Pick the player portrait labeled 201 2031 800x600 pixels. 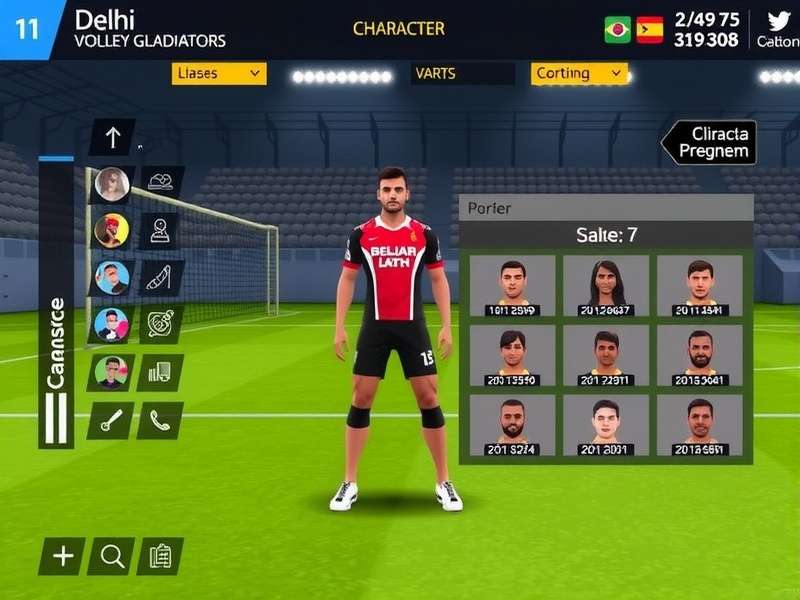pos(605,425)
